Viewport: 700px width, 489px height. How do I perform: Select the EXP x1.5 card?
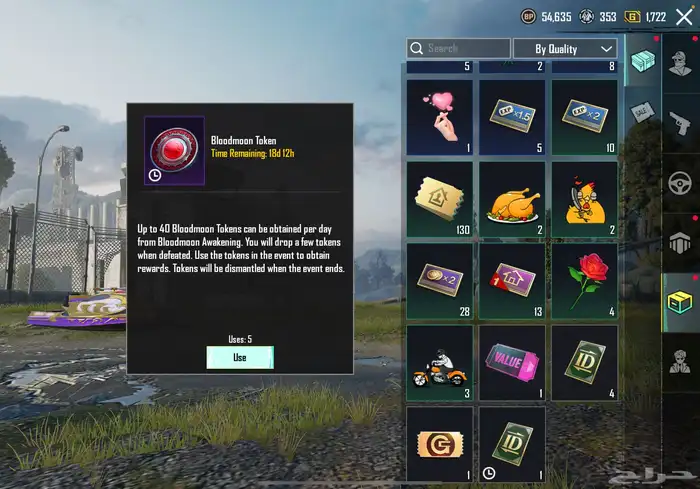click(x=512, y=118)
